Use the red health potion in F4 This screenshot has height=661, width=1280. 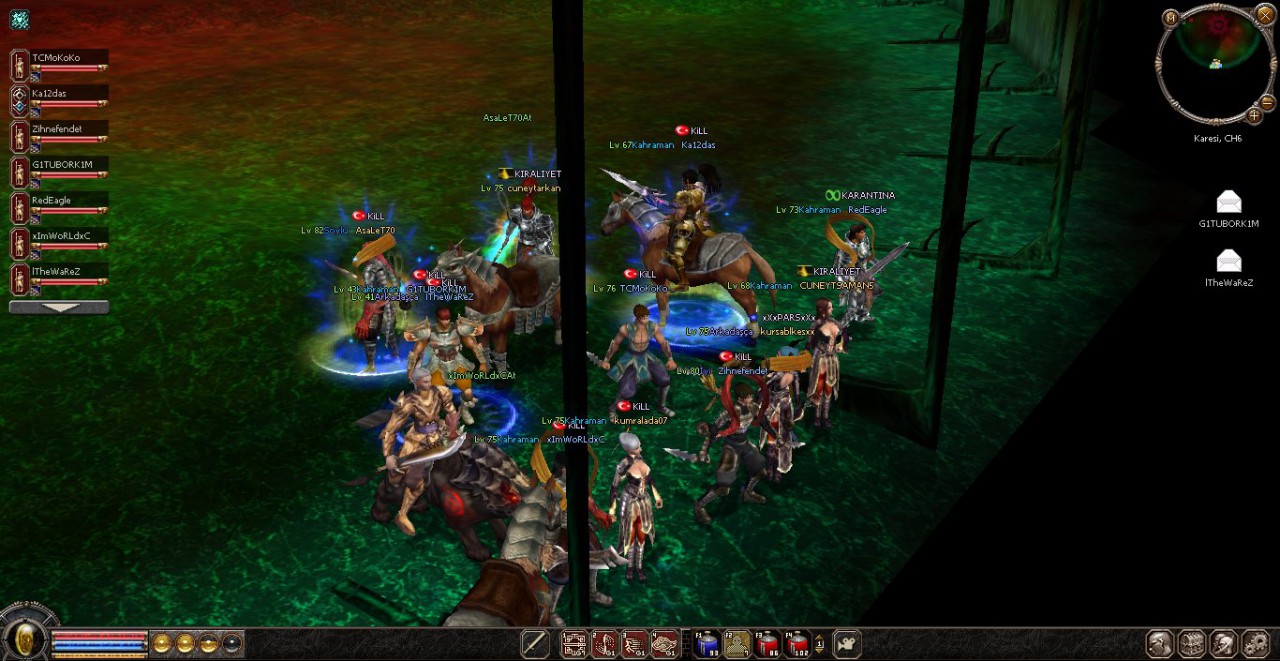coord(798,644)
